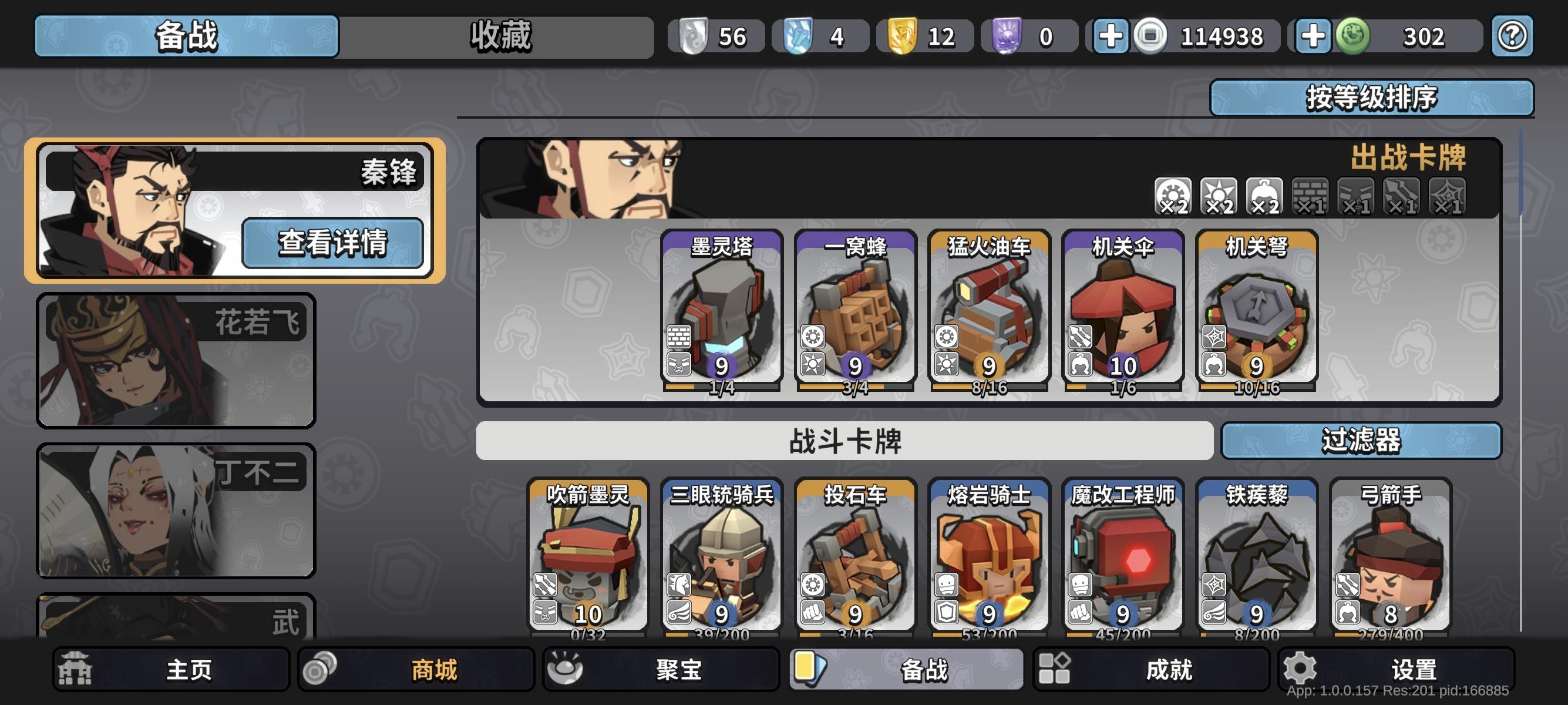This screenshot has height=705, width=1568.
Task: Toggle the 墨灵塔 card in the deck
Action: point(721,314)
